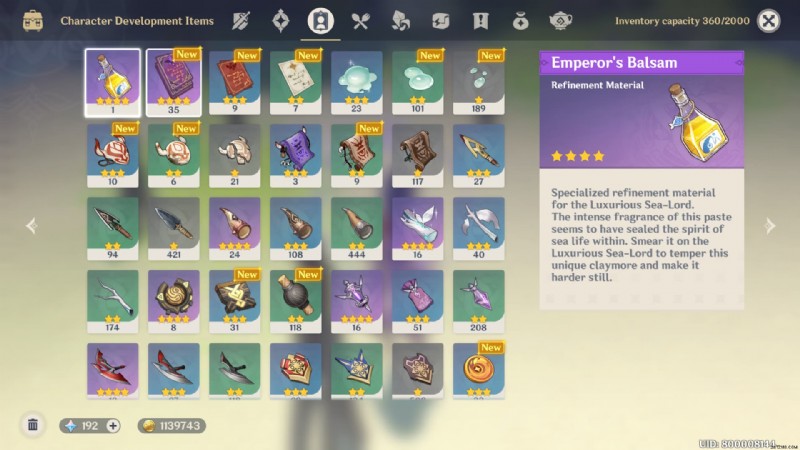Image resolution: width=800 pixels, height=450 pixels.
Task: Open the trash can discard mode
Action: point(33,425)
